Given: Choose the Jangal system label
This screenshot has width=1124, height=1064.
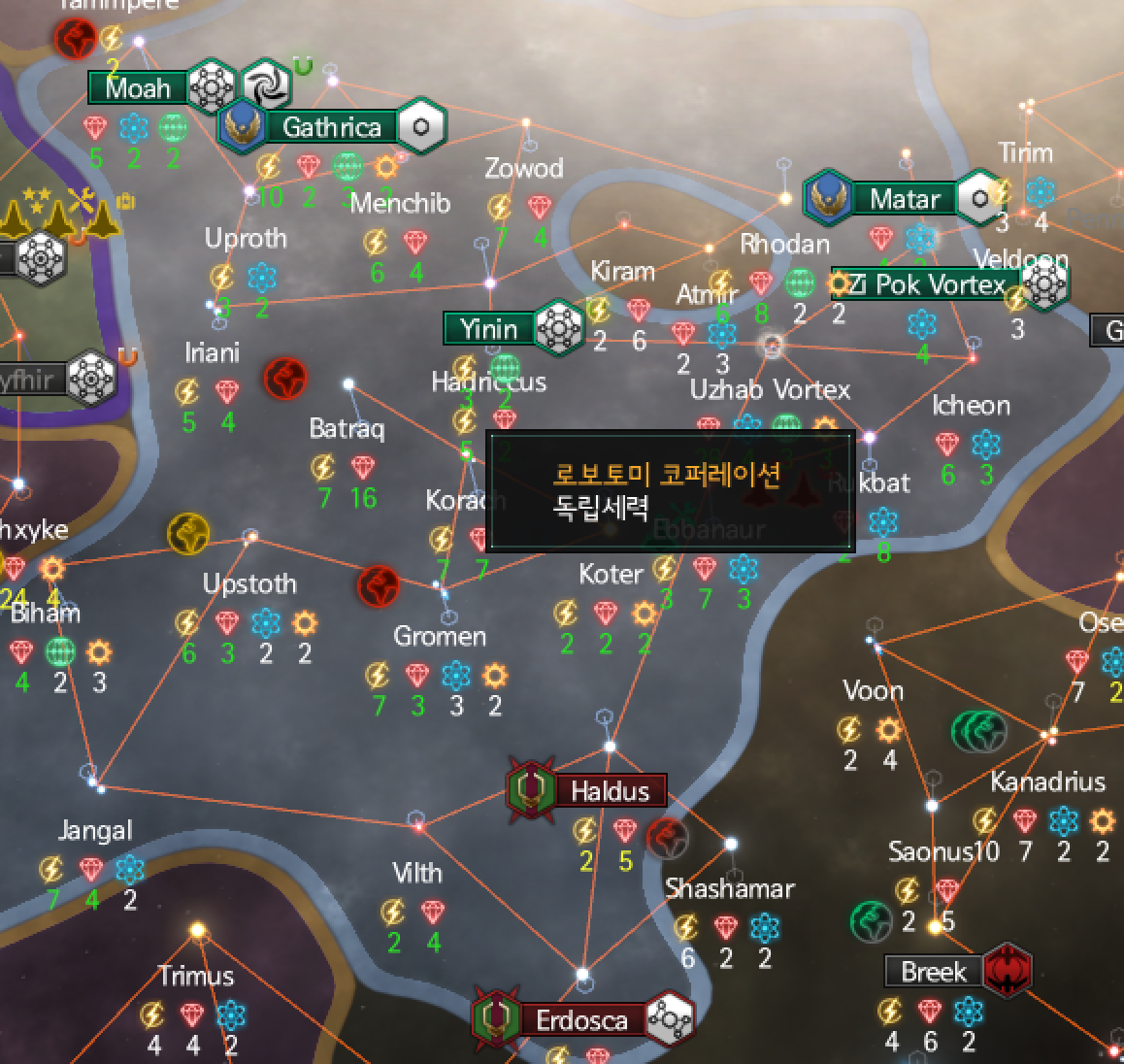Looking at the screenshot, I should (x=95, y=830).
